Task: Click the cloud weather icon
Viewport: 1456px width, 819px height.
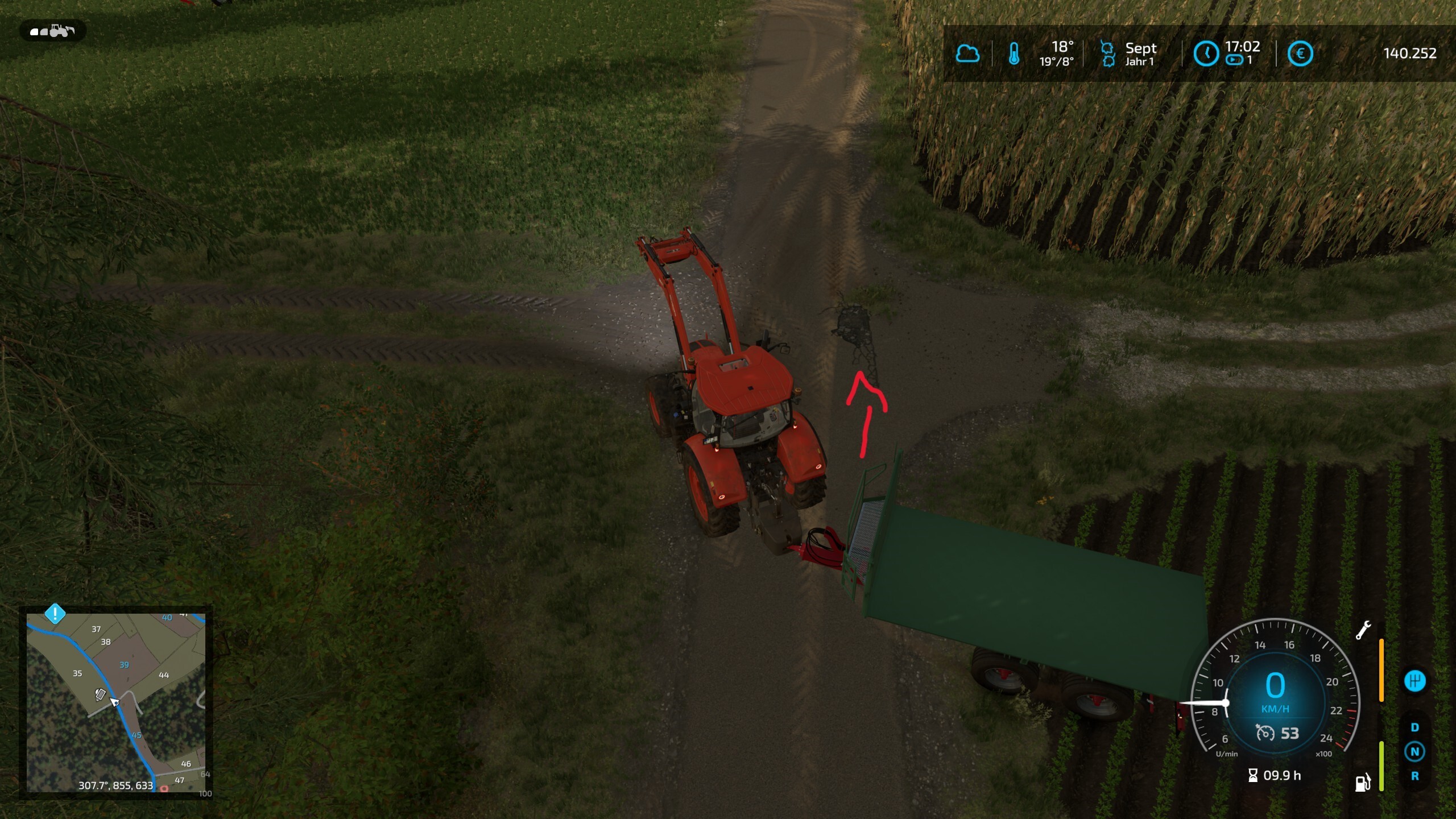Action: [x=967, y=54]
